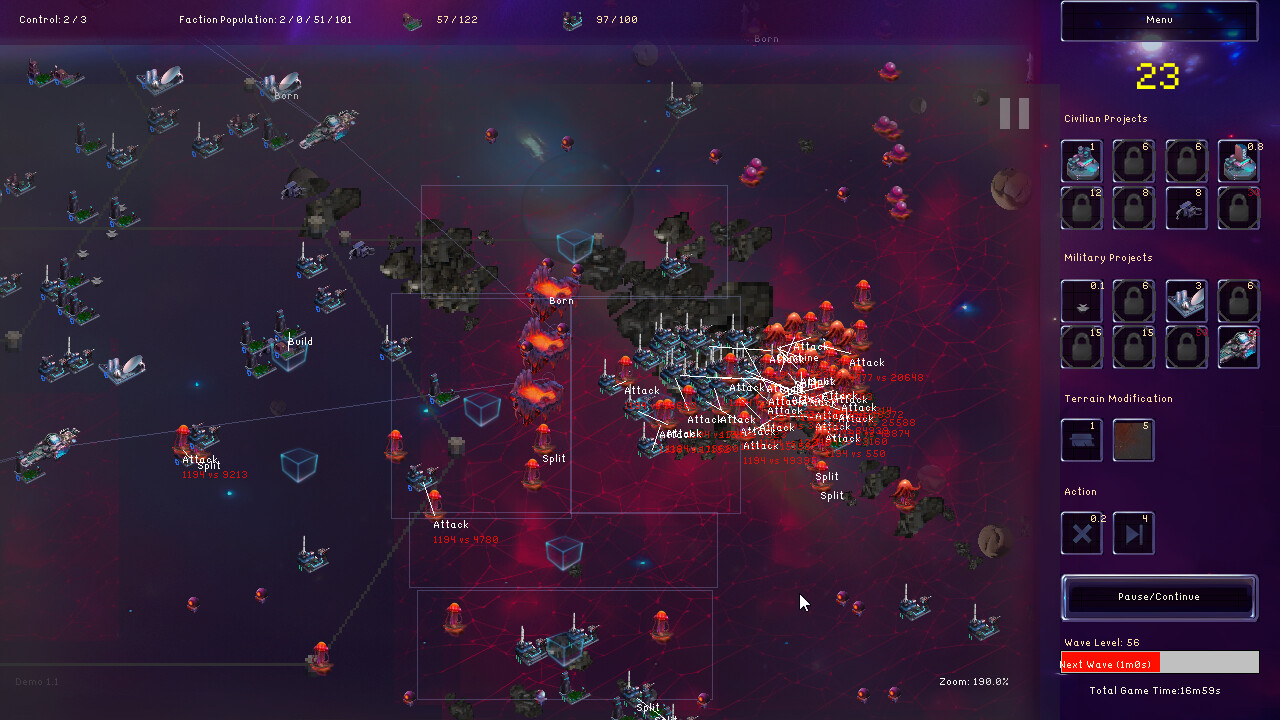This screenshot has width=1280, height=720.
Task: Select the battleship Military Project icon
Action: (x=1238, y=347)
